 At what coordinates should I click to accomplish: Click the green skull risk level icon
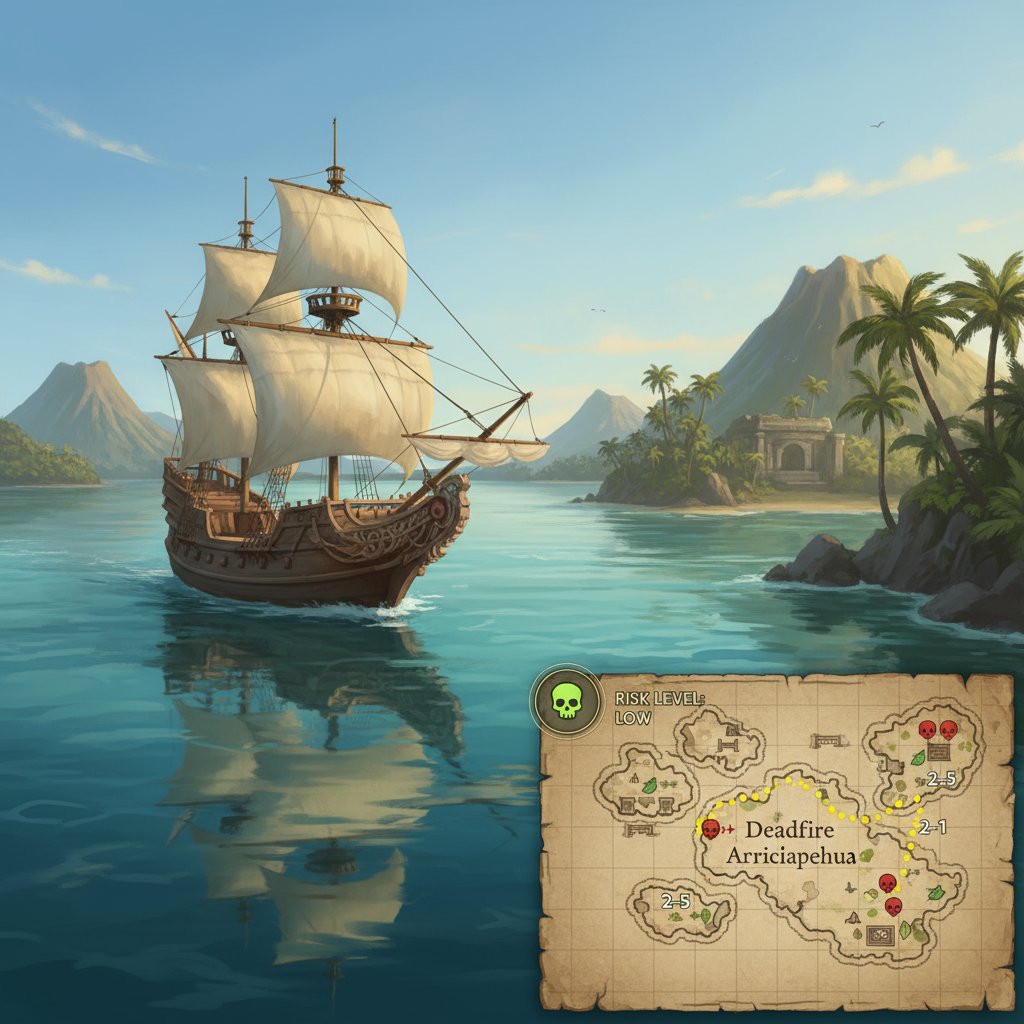pos(566,700)
